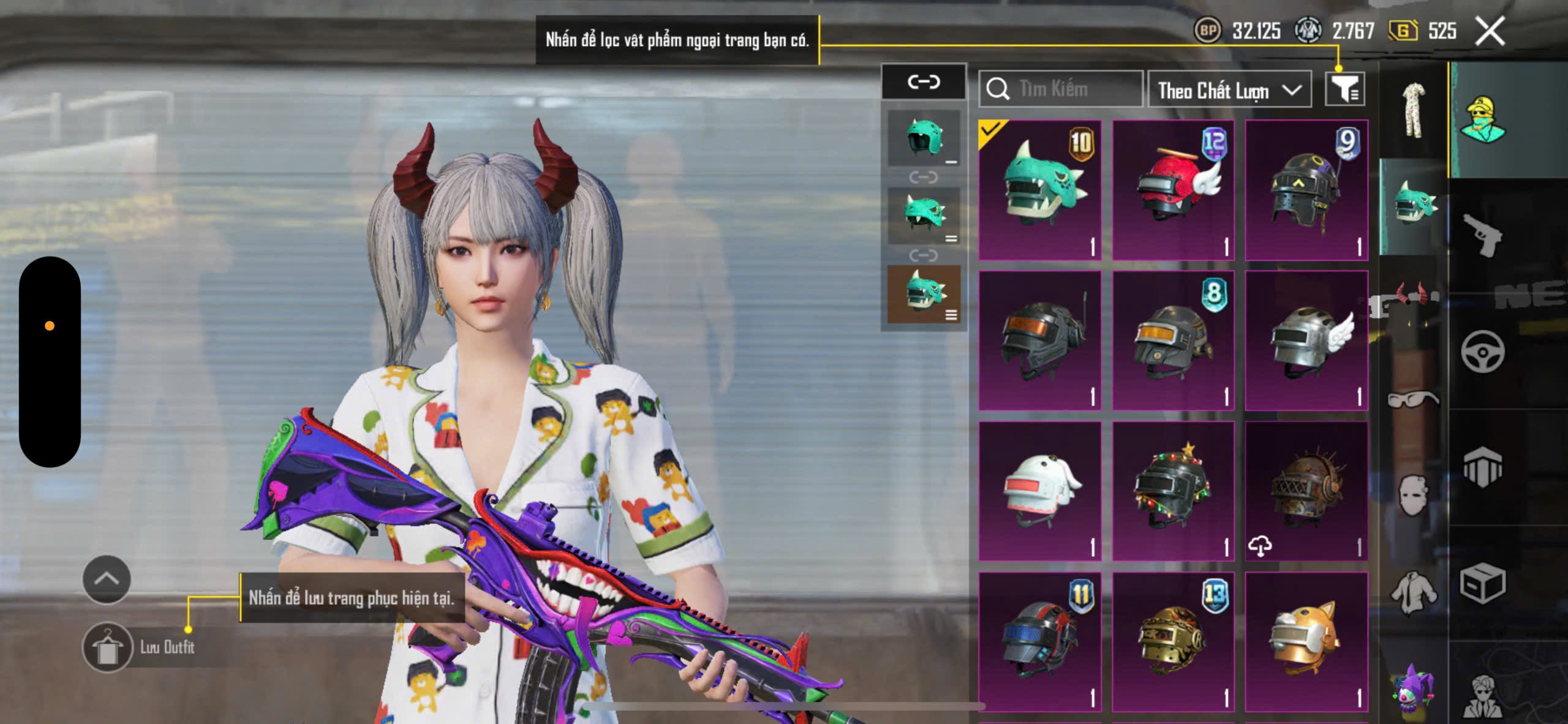
Task: Open the inventory filter funnel button
Action: pos(1344,89)
